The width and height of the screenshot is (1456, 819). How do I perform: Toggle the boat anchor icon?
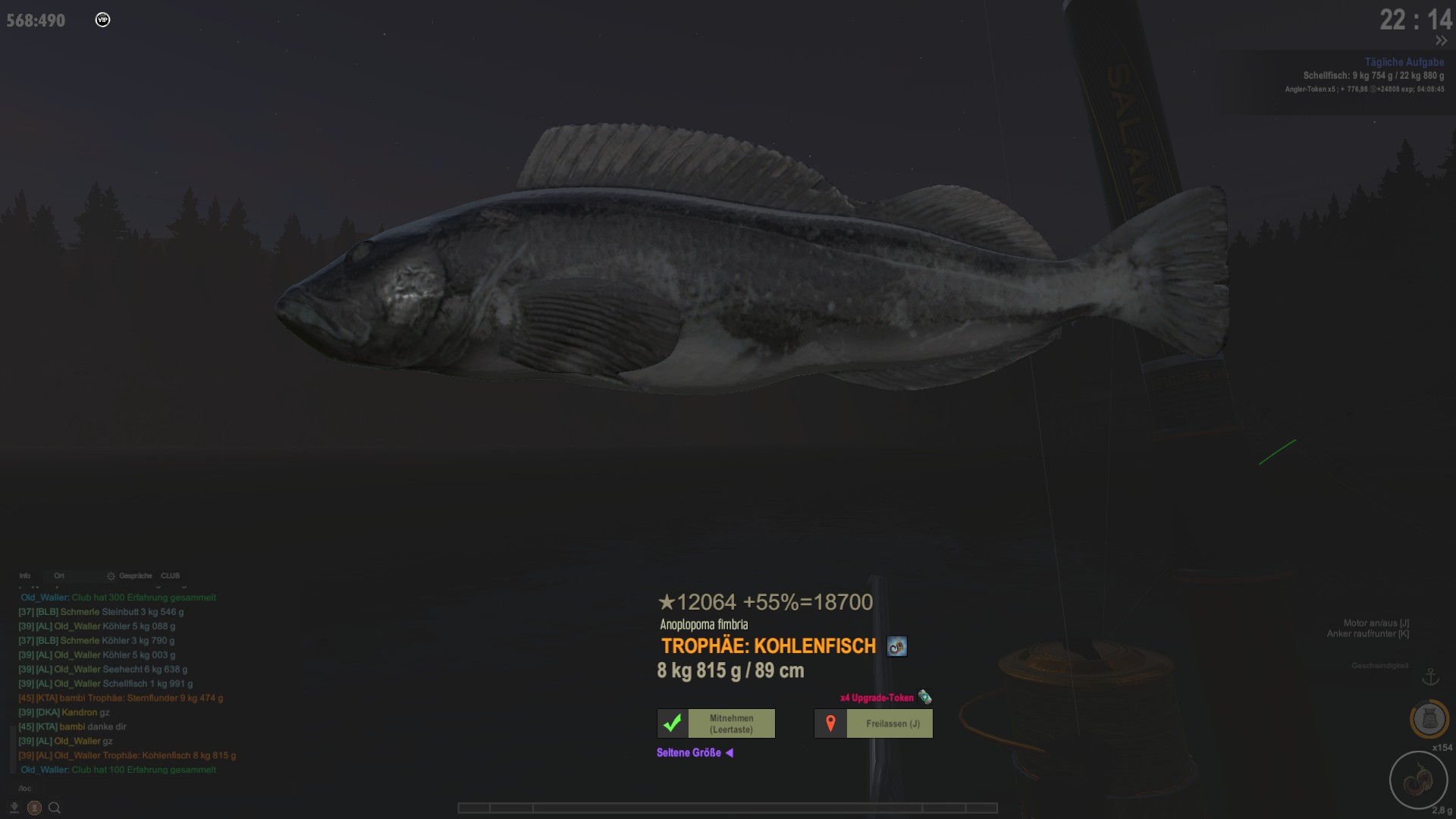click(x=1430, y=676)
